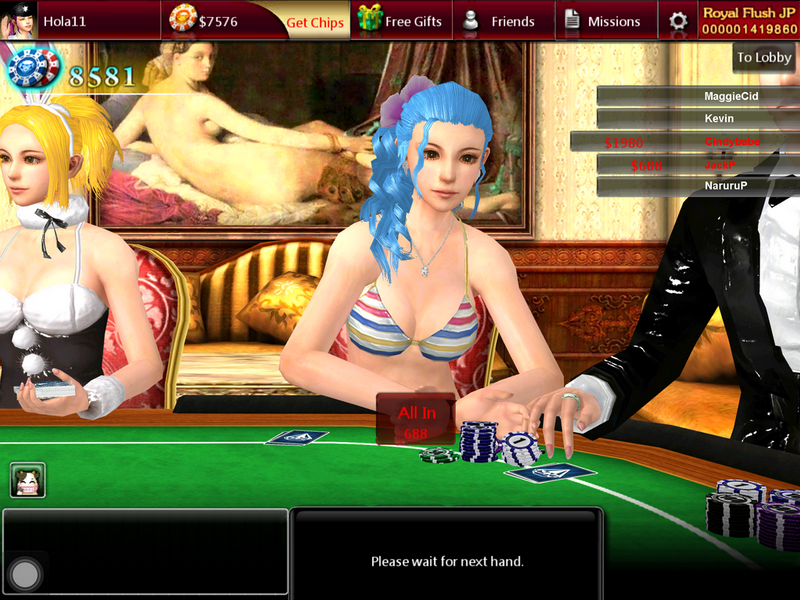Open settings with the gear icon
The height and width of the screenshot is (600, 800).
678,21
